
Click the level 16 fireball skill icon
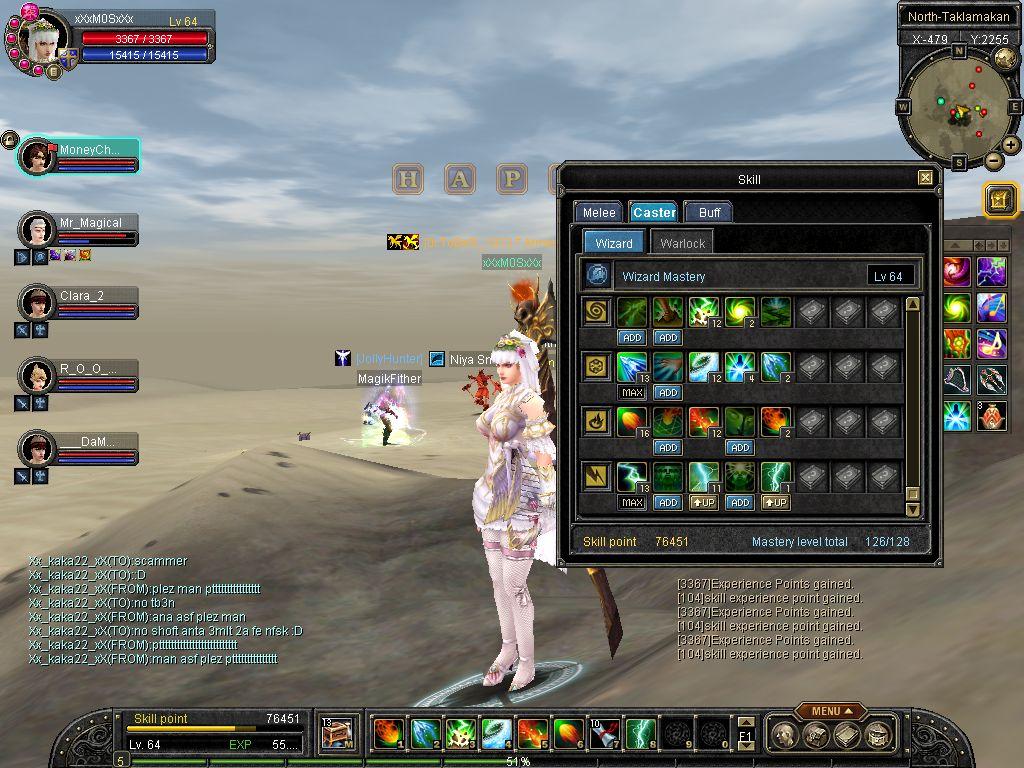[x=632, y=421]
